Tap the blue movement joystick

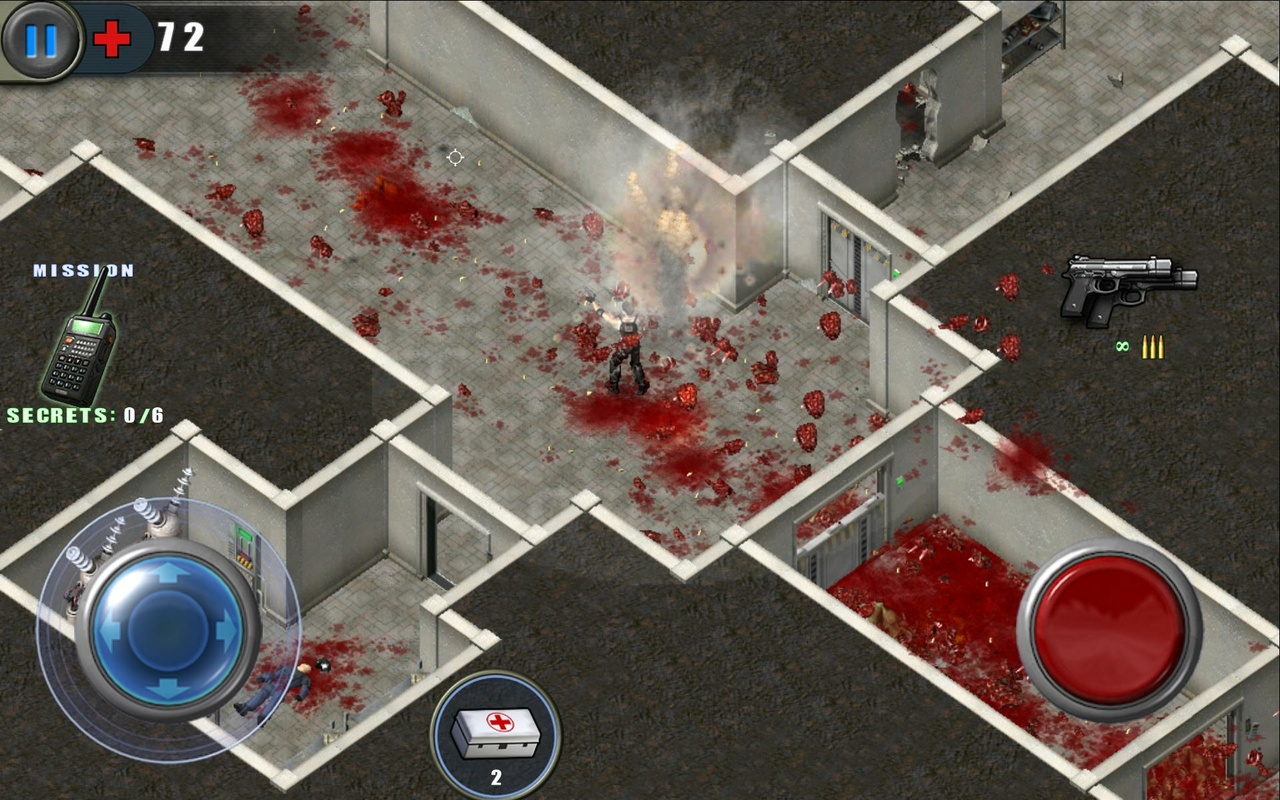click(168, 630)
